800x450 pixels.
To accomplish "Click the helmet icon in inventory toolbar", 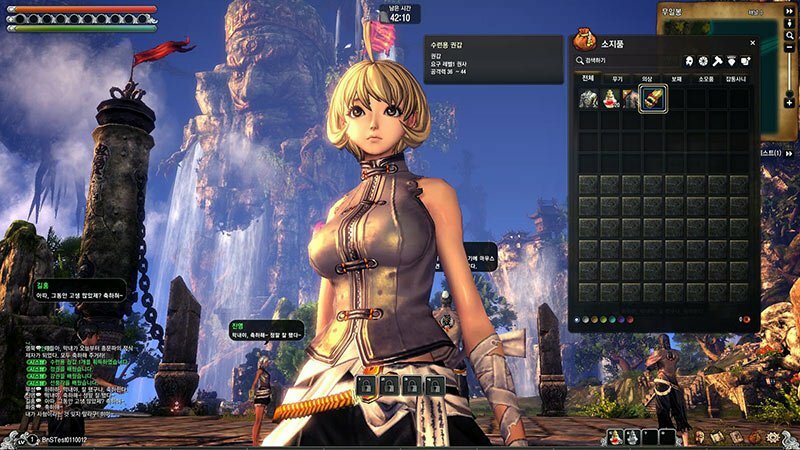I will pyautogui.click(x=690, y=61).
